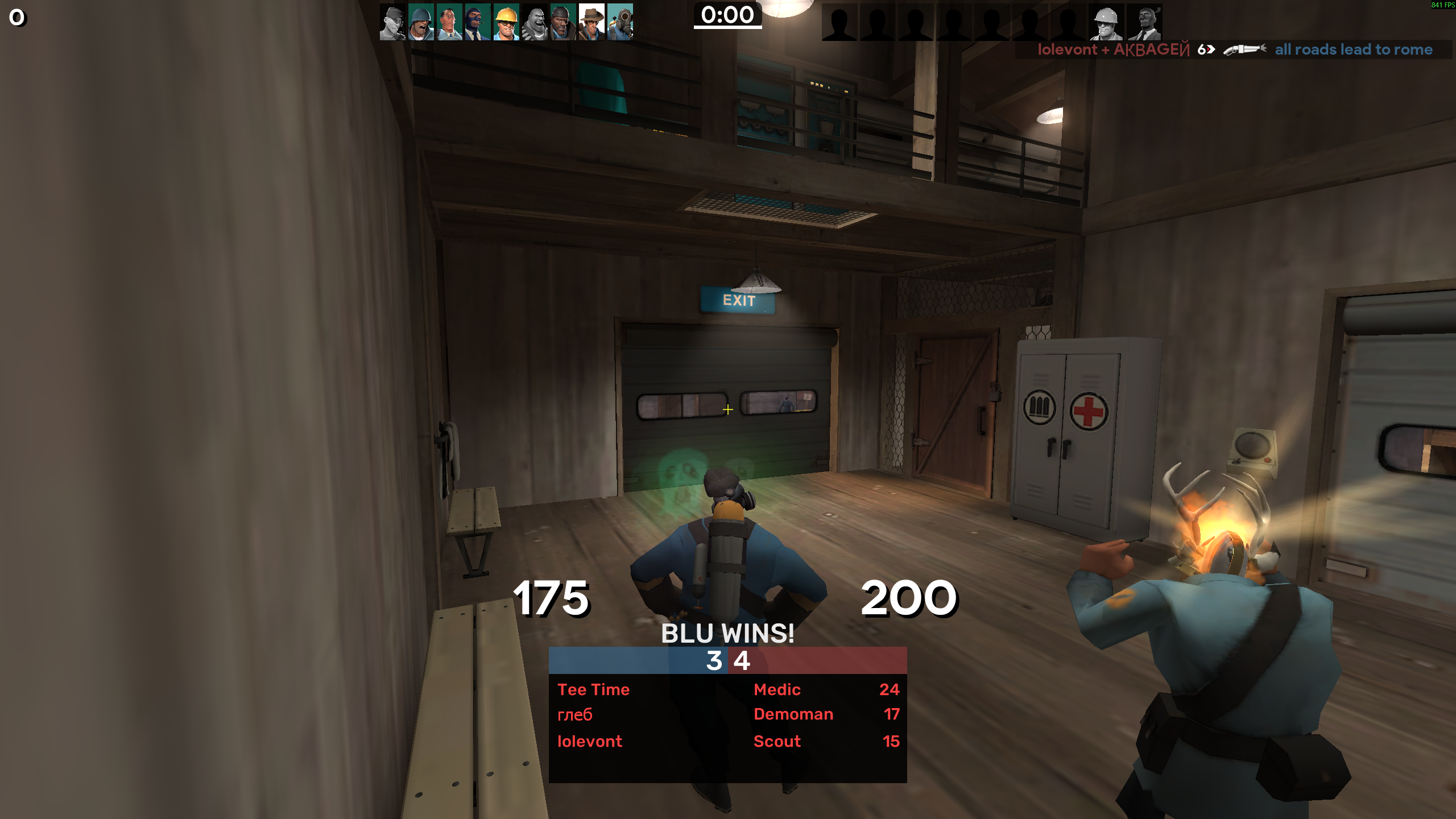Image resolution: width=1456 pixels, height=819 pixels.
Task: Click the lolevont kill feed entry
Action: pos(1234,49)
